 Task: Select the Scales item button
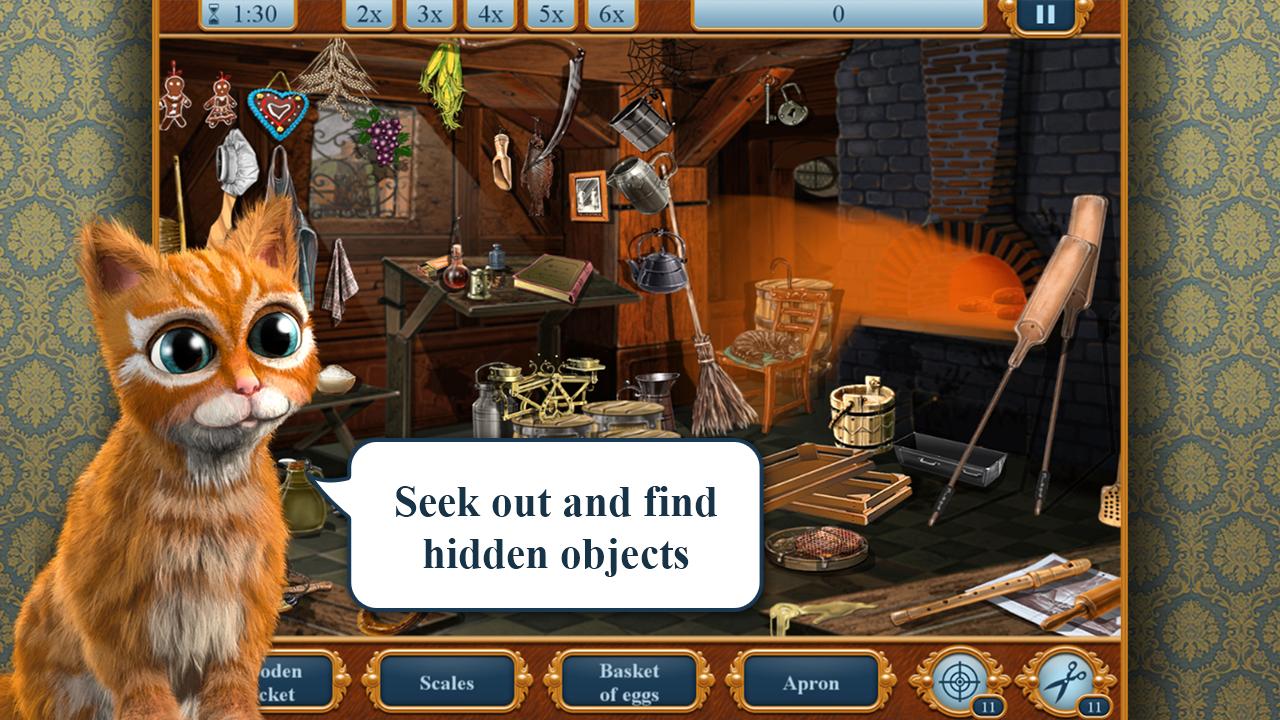click(446, 683)
